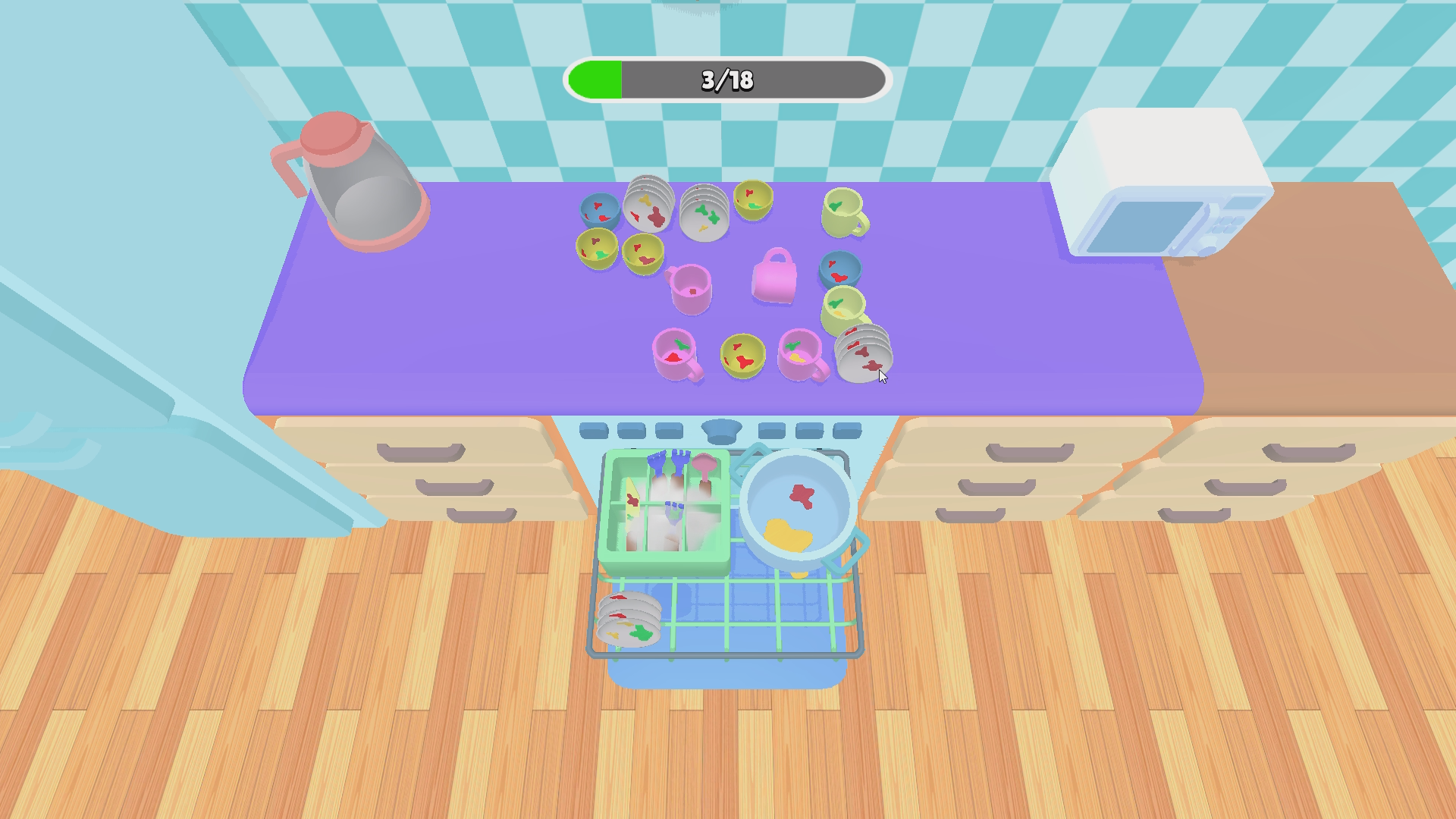Select the blue bowl with red stains
The width and height of the screenshot is (1456, 819).
(x=601, y=209)
